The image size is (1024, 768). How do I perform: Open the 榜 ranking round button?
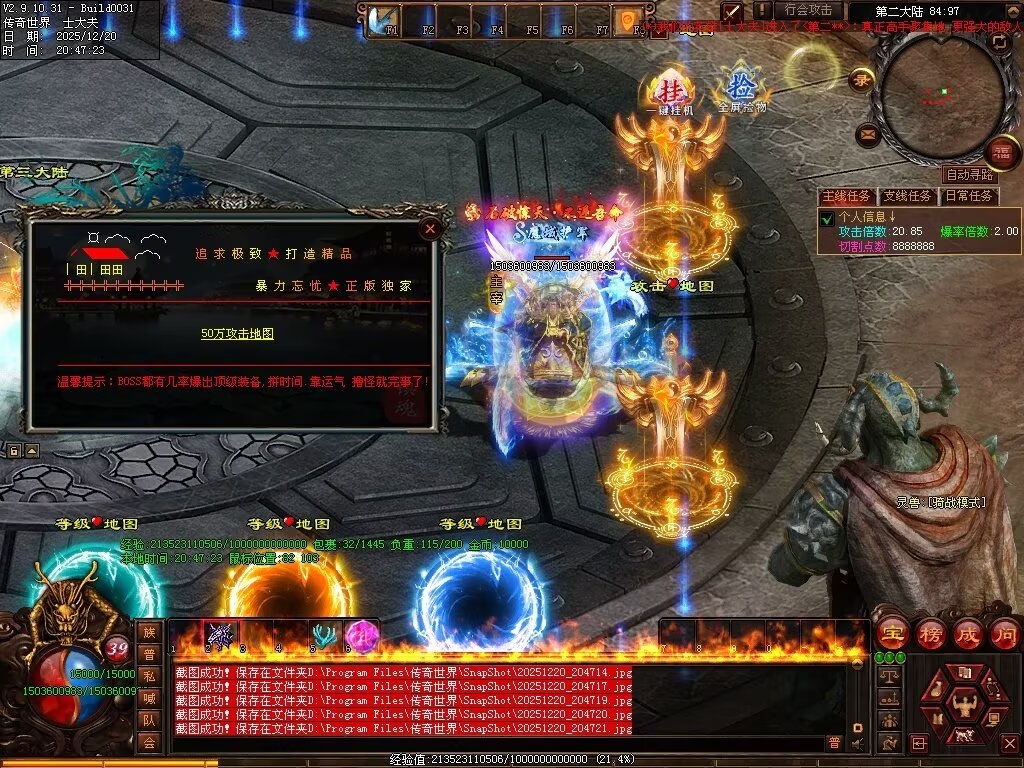929,633
